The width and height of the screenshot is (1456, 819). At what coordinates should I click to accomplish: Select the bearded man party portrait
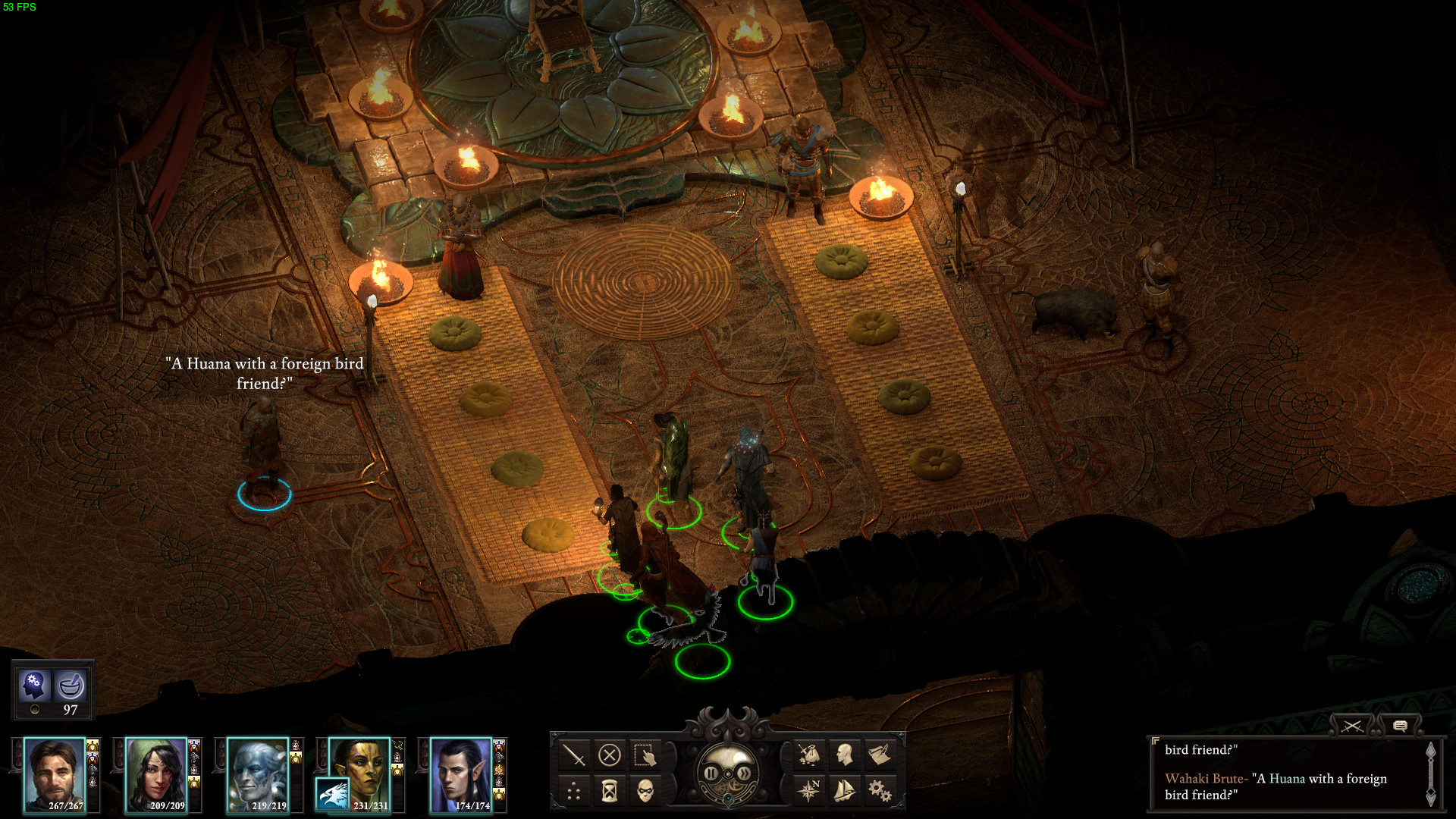tap(55, 775)
